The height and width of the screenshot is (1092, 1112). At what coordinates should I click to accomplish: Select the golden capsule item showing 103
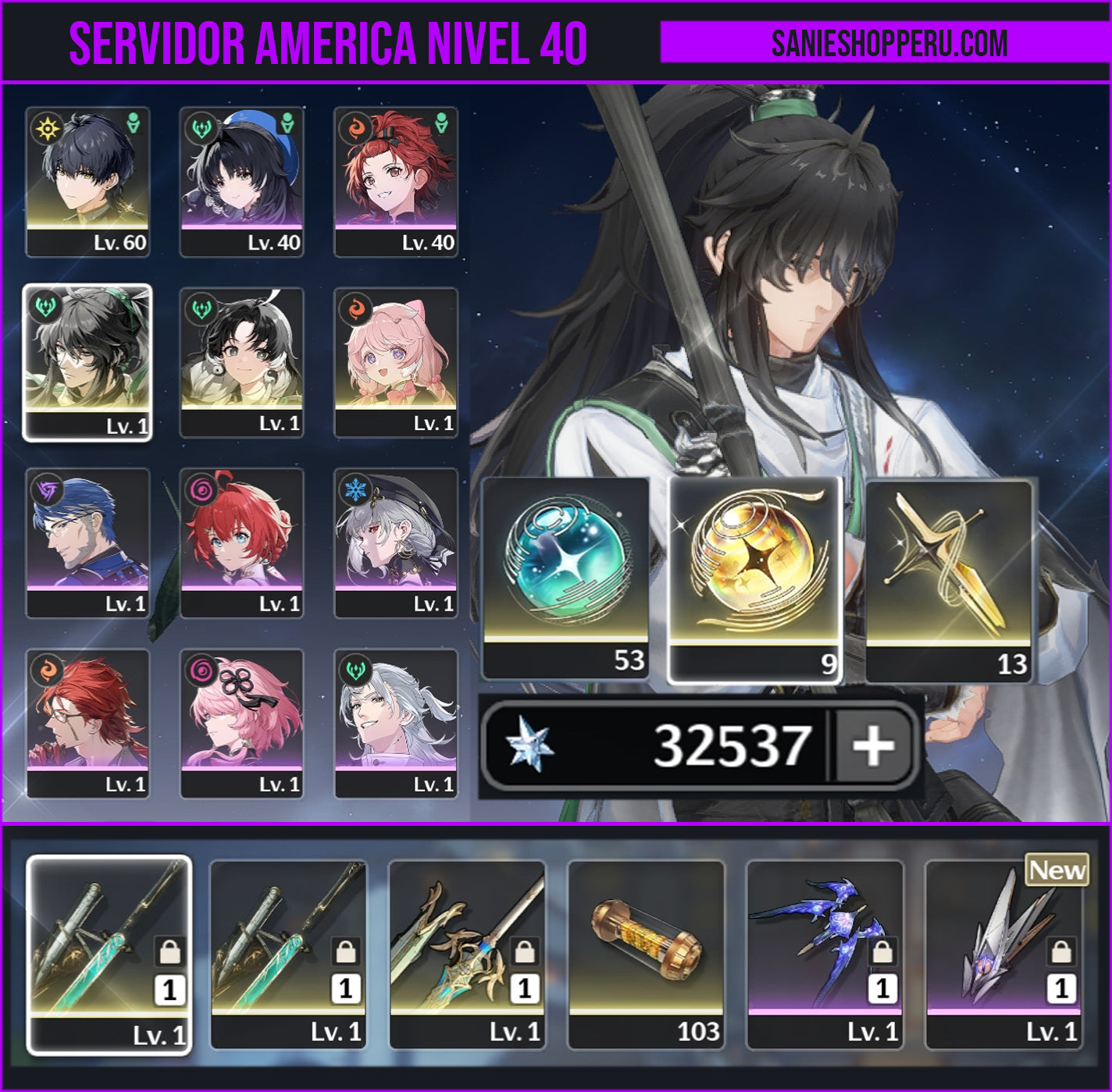pos(646,954)
